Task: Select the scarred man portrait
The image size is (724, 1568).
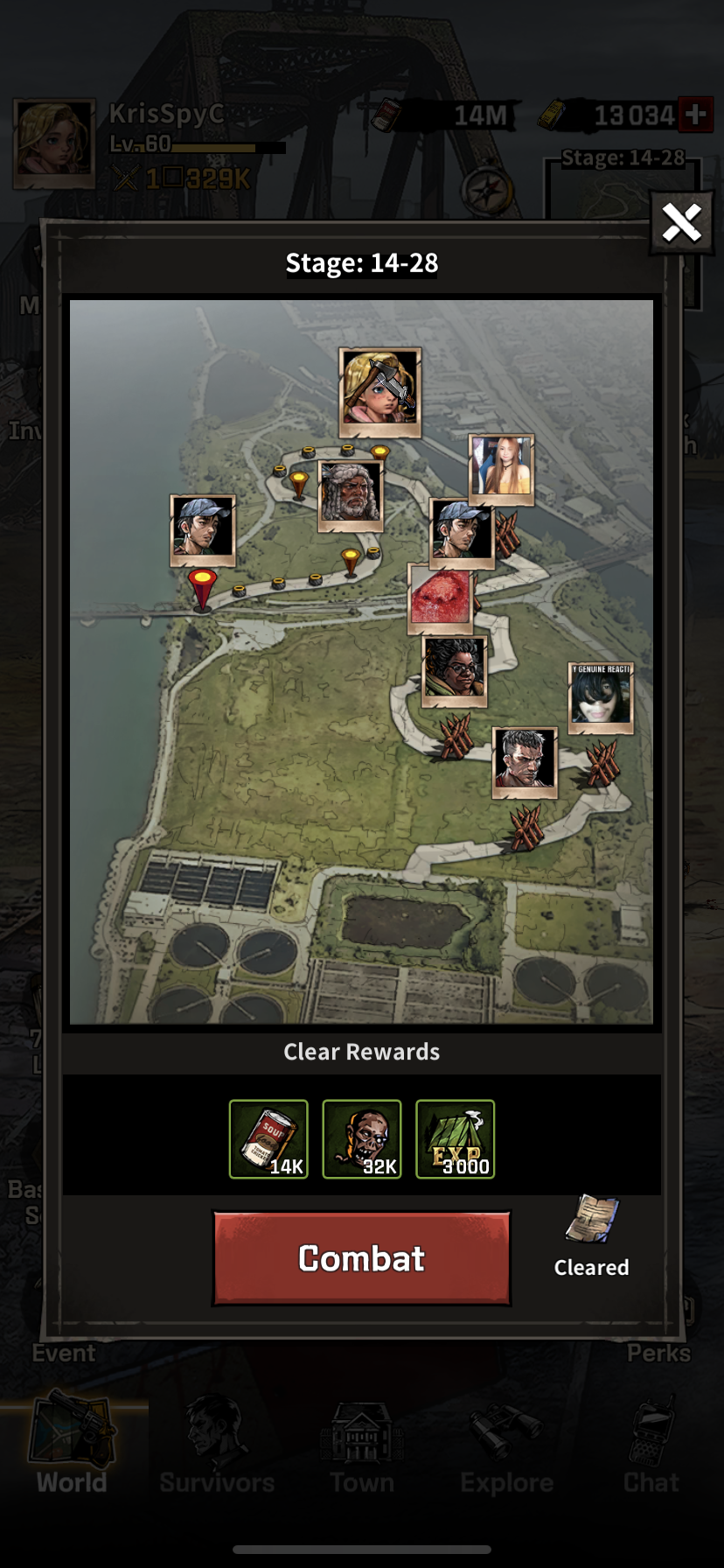Action: (x=525, y=762)
